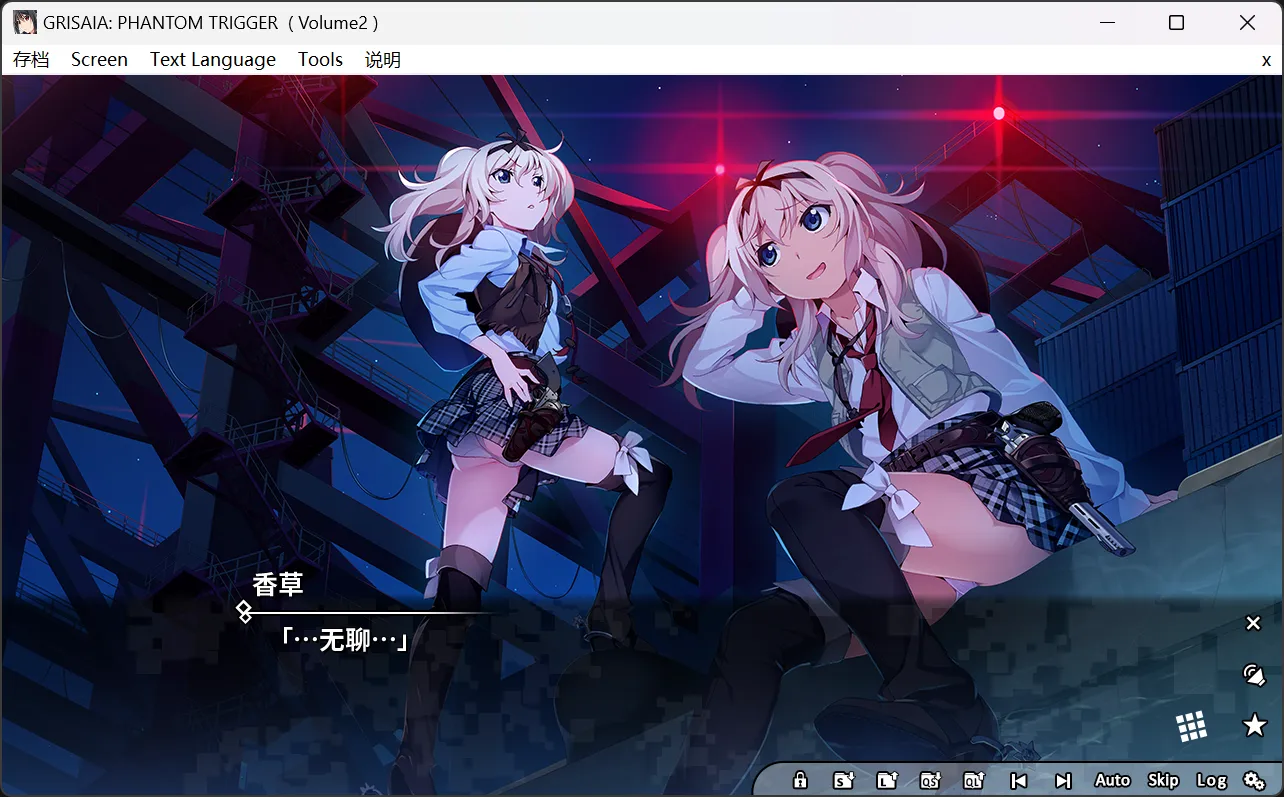1284x797 pixels.
Task: Jump back a line with previous icon
Action: click(1019, 780)
